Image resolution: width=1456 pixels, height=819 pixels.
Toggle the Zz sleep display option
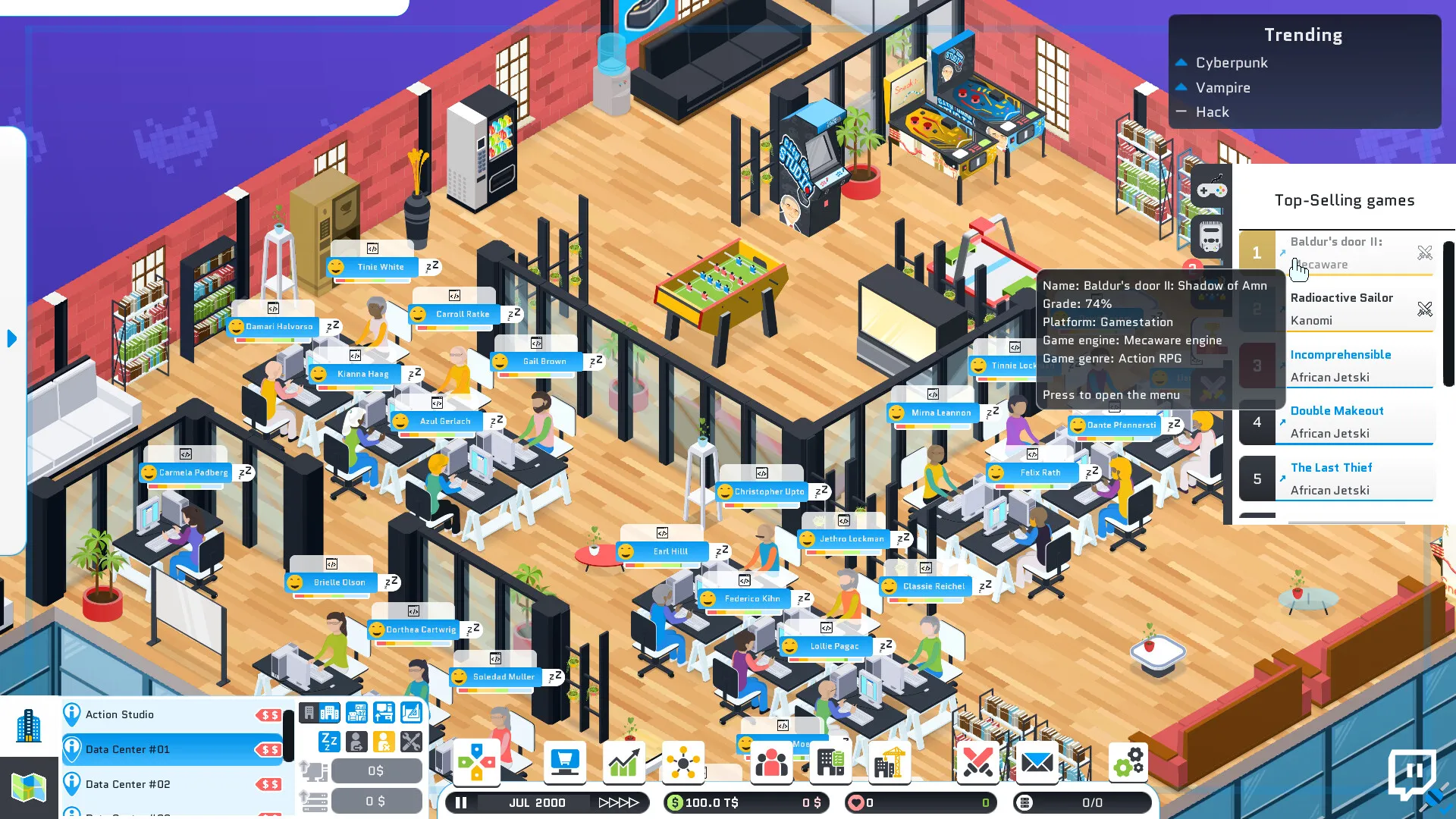tap(328, 741)
